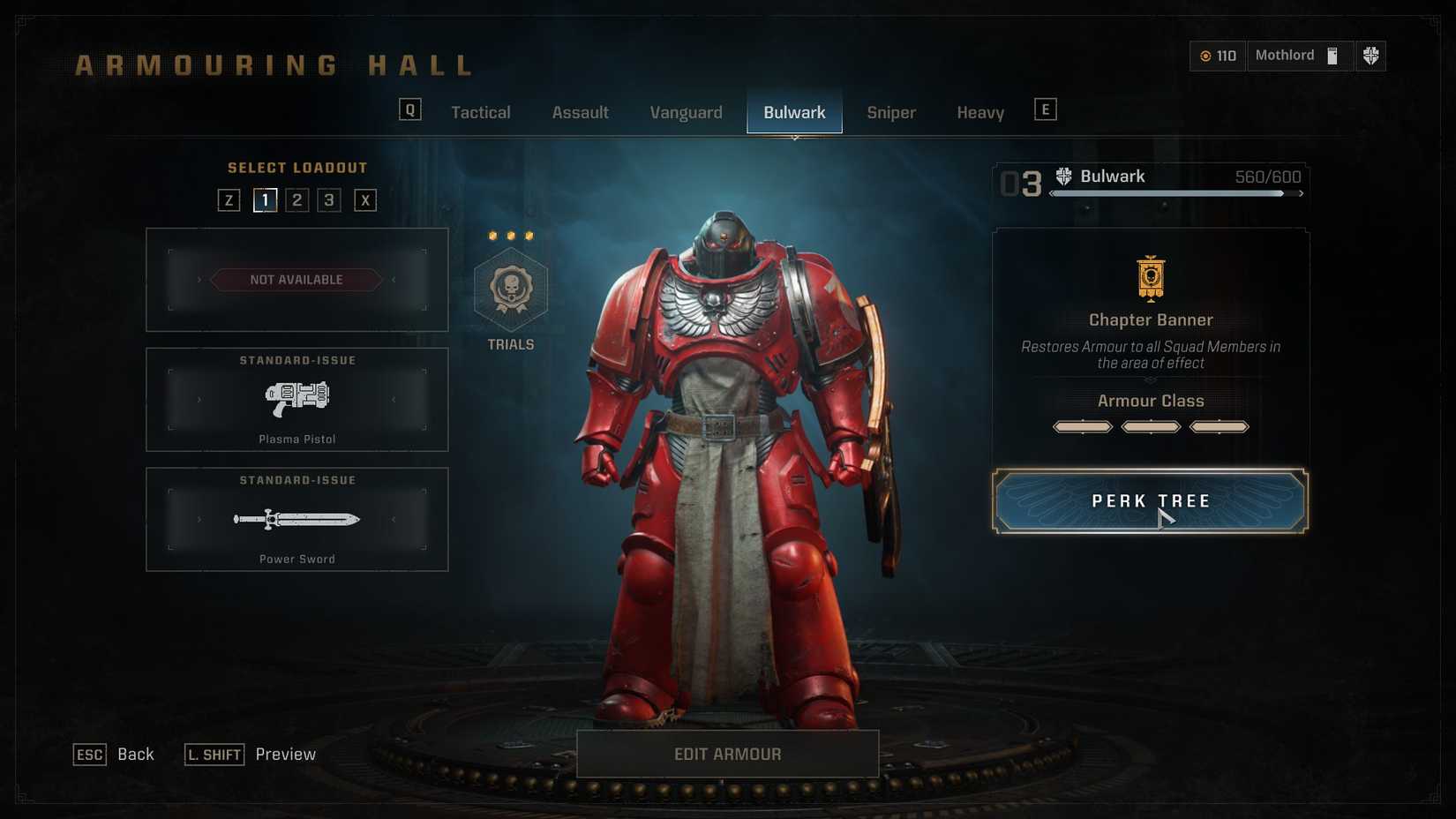1456x819 pixels.
Task: Select the Power Sword weapon icon
Action: [296, 519]
